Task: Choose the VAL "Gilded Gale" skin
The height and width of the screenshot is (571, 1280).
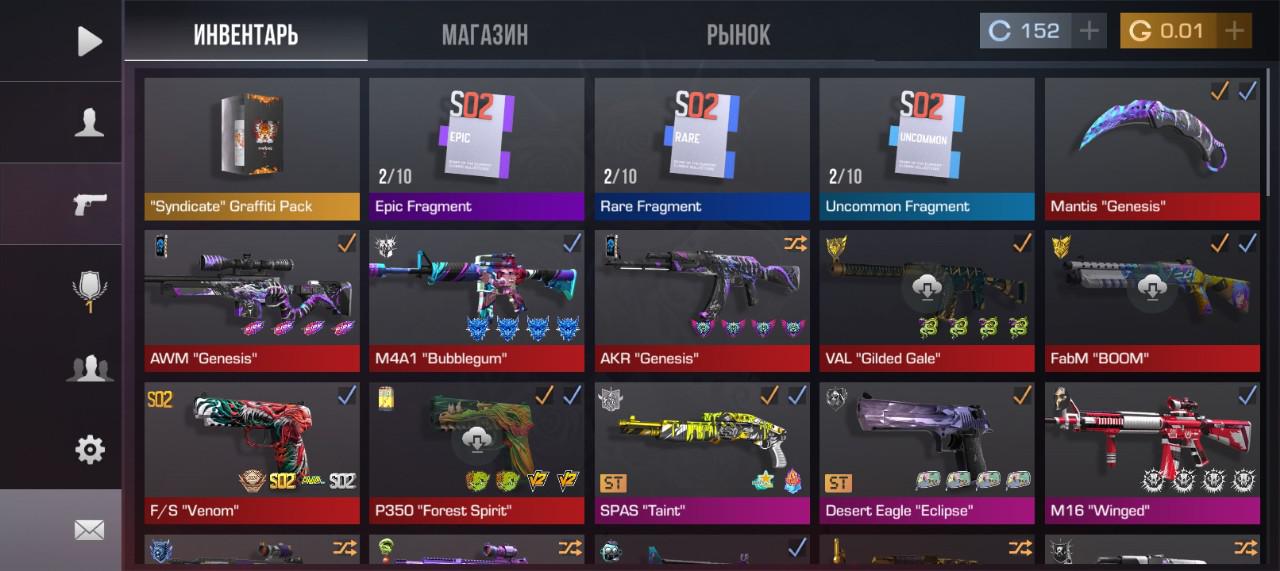Action: click(927, 301)
